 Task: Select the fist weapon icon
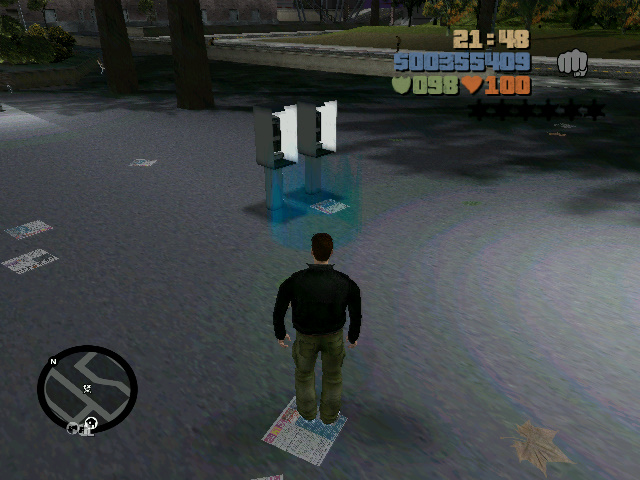tap(573, 63)
